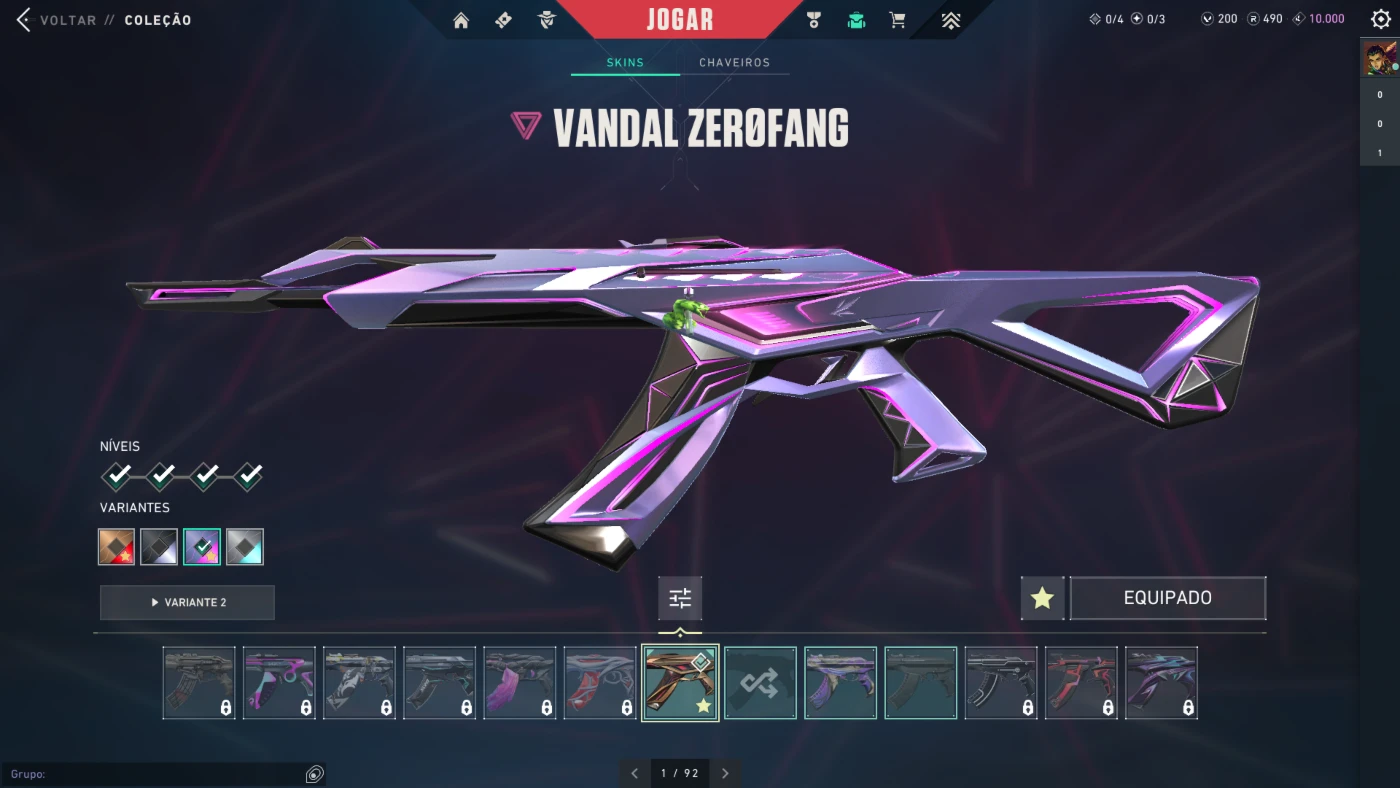Choose the orange and red variant swatch
This screenshot has height=788, width=1400.
coord(117,547)
